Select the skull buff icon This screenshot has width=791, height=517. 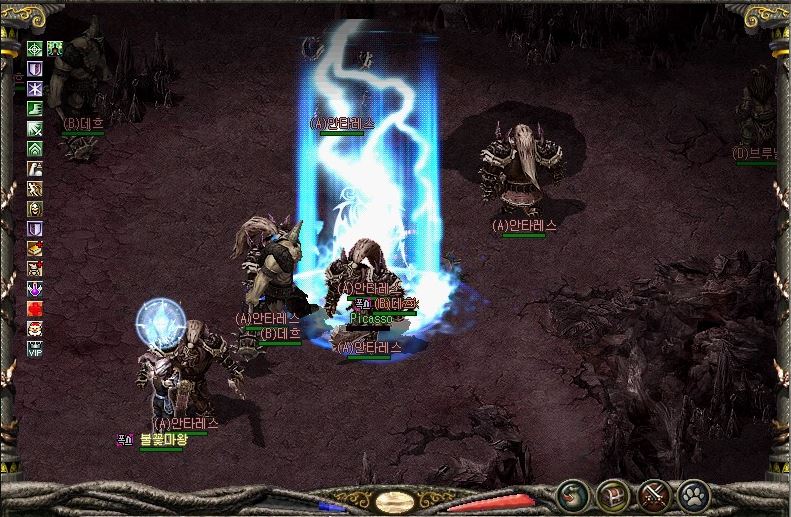[35, 208]
